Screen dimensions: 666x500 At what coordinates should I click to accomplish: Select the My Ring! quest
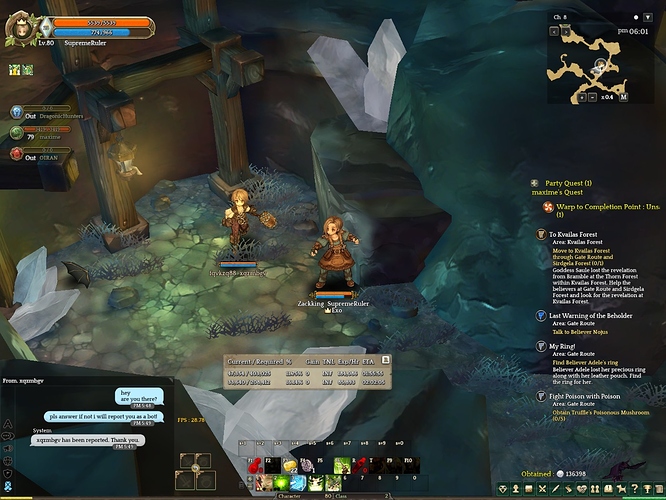pyautogui.click(x=541, y=346)
